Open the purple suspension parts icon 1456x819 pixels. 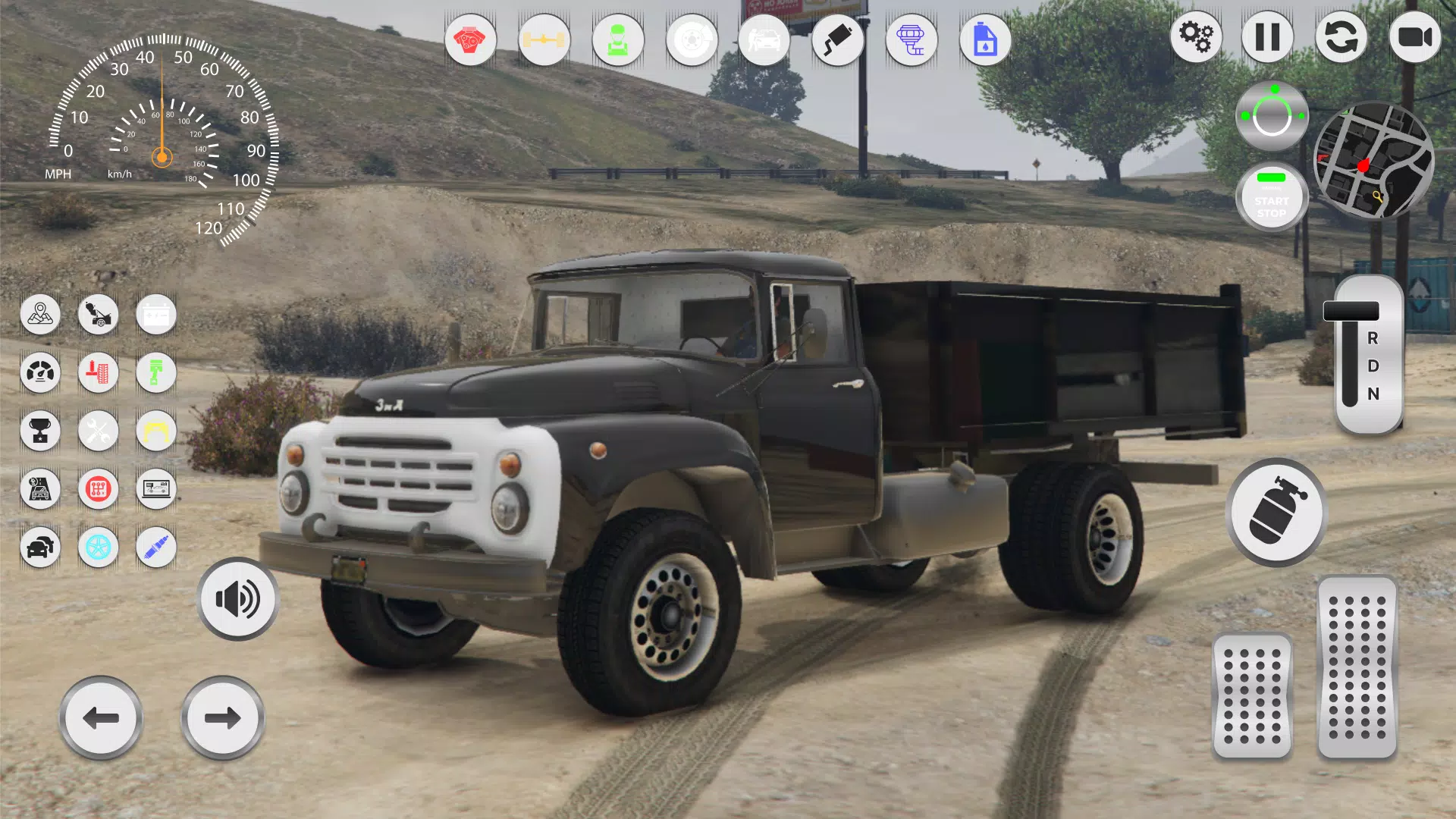coord(912,42)
